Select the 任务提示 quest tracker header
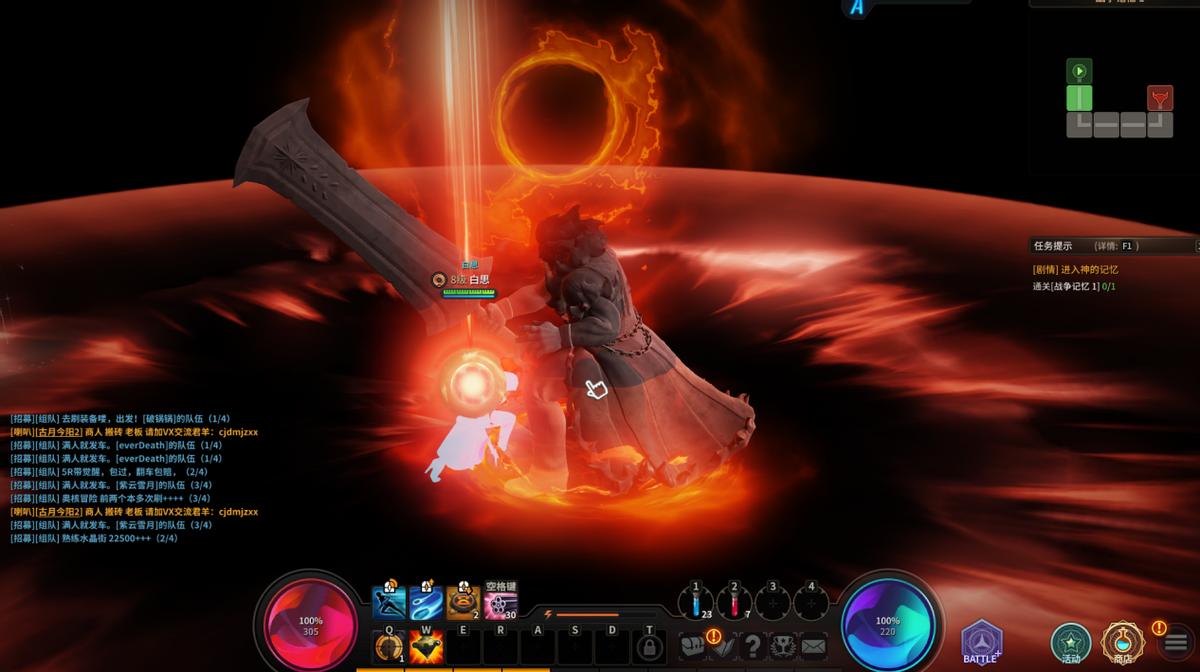 [1054, 245]
